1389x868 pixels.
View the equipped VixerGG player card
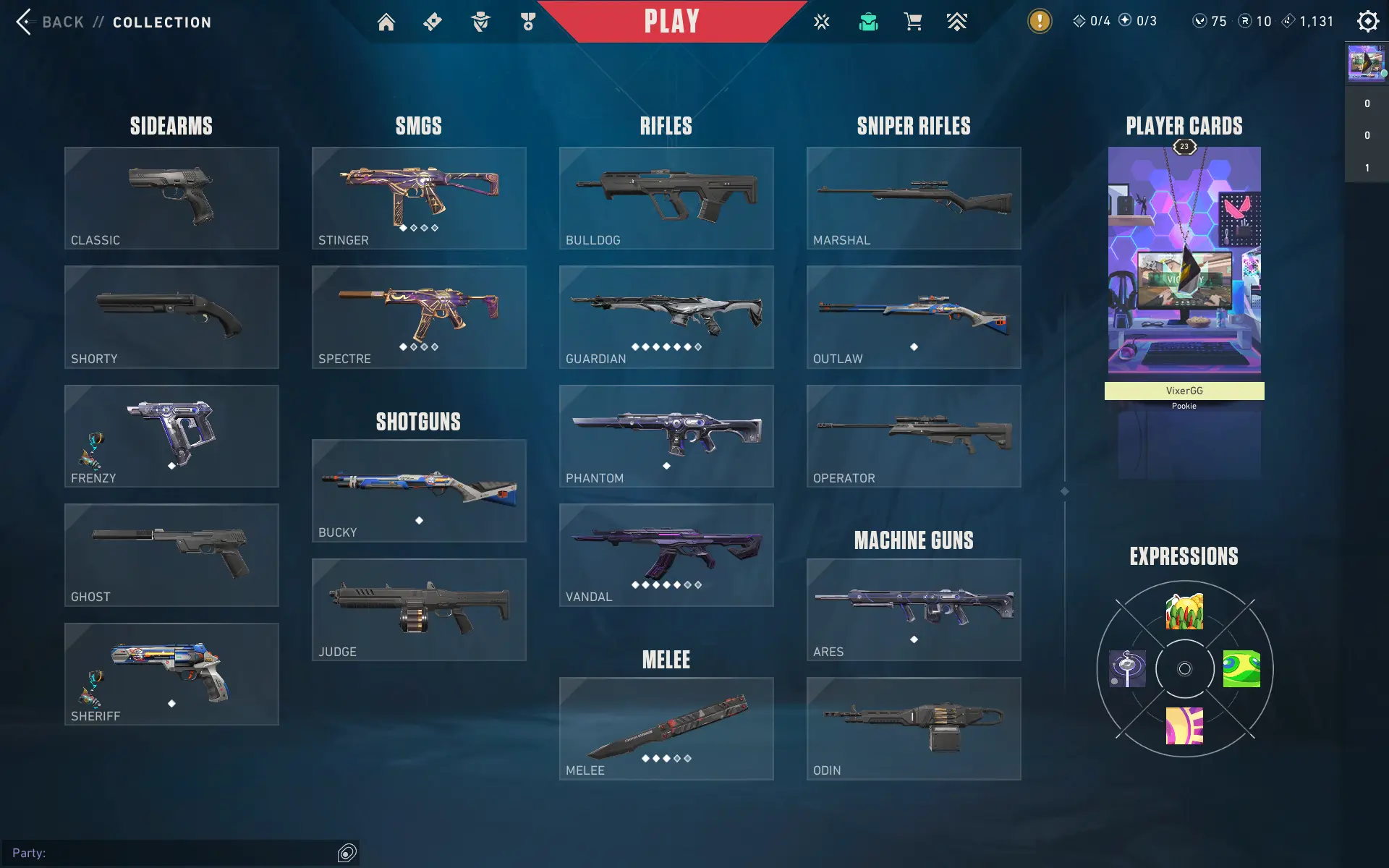[x=1184, y=260]
